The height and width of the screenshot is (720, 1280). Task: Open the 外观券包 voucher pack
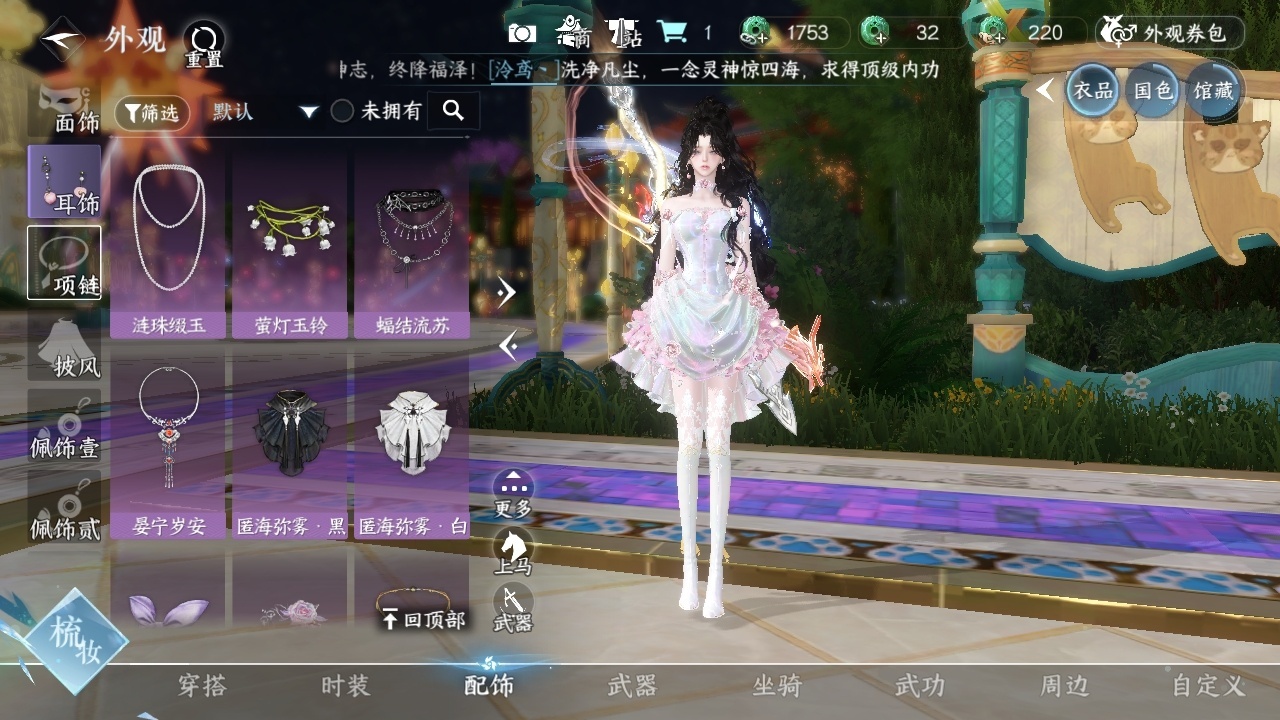coord(1170,33)
